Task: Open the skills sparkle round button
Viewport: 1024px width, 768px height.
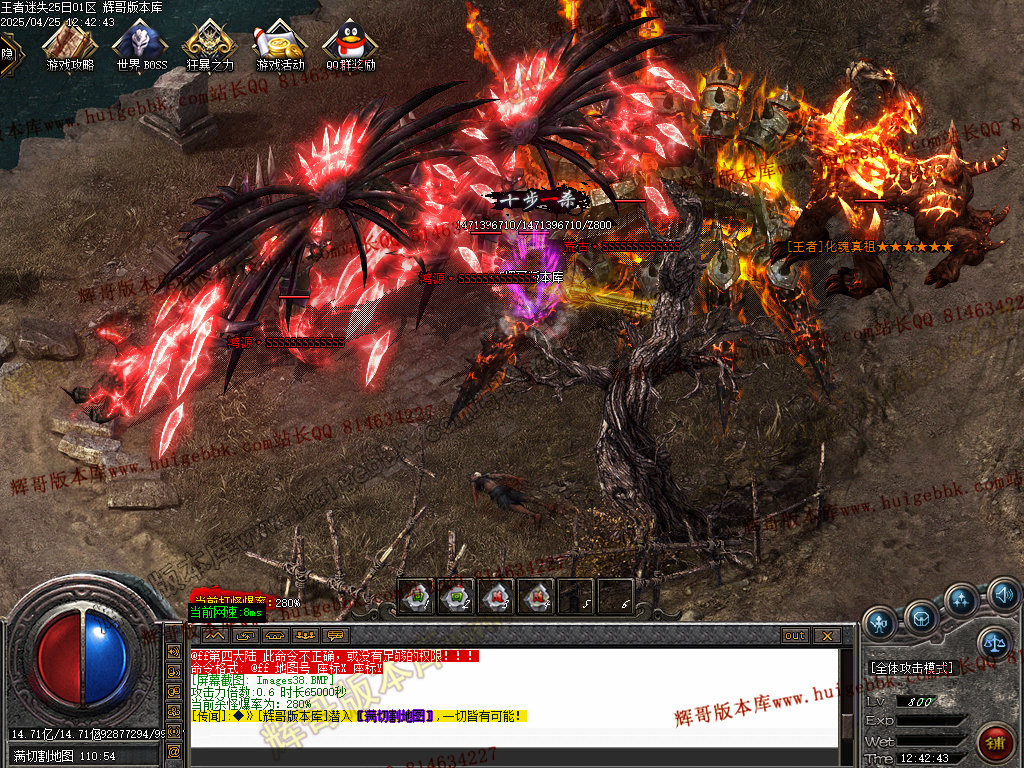Action: (x=961, y=600)
